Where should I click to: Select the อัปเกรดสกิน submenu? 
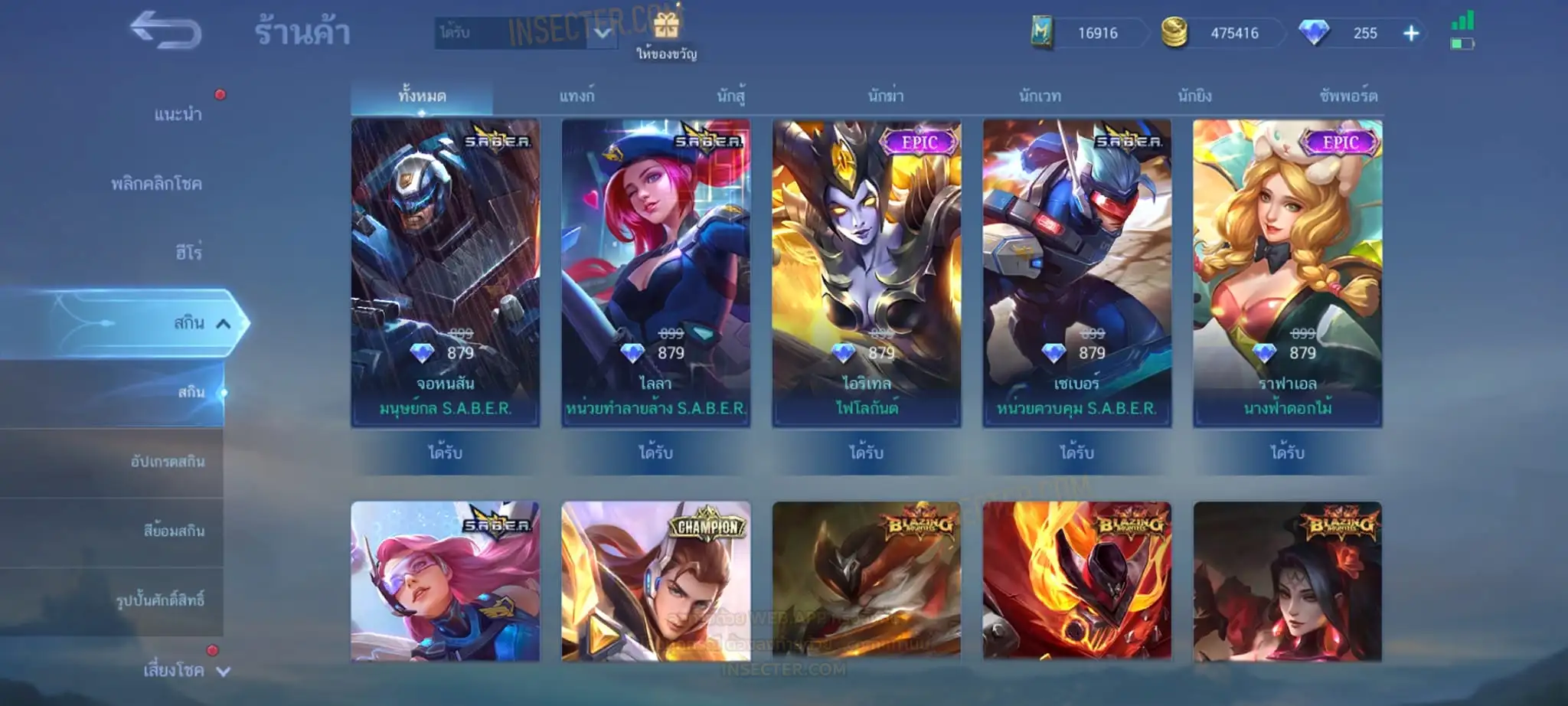167,462
